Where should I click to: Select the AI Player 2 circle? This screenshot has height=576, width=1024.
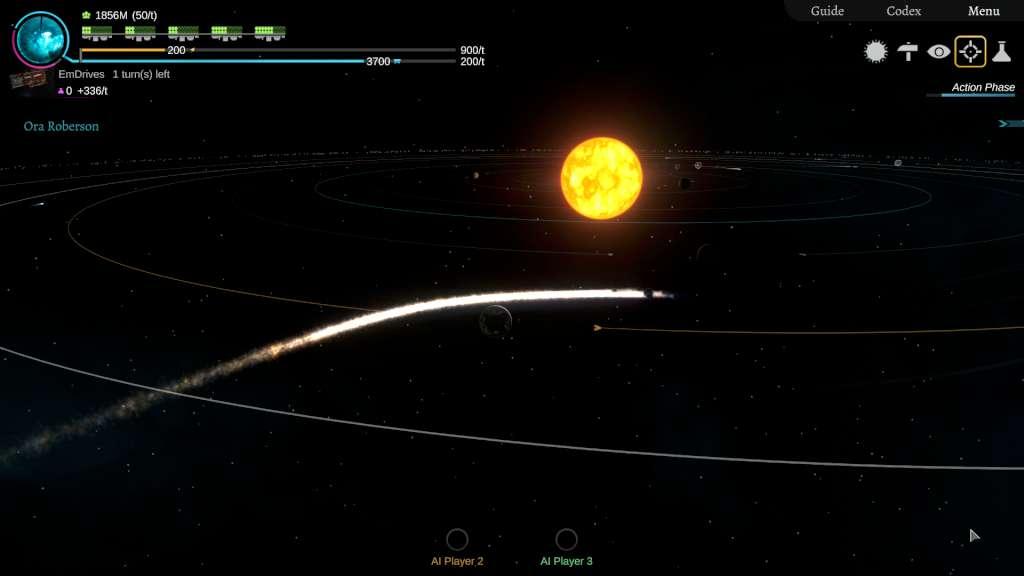click(457, 540)
